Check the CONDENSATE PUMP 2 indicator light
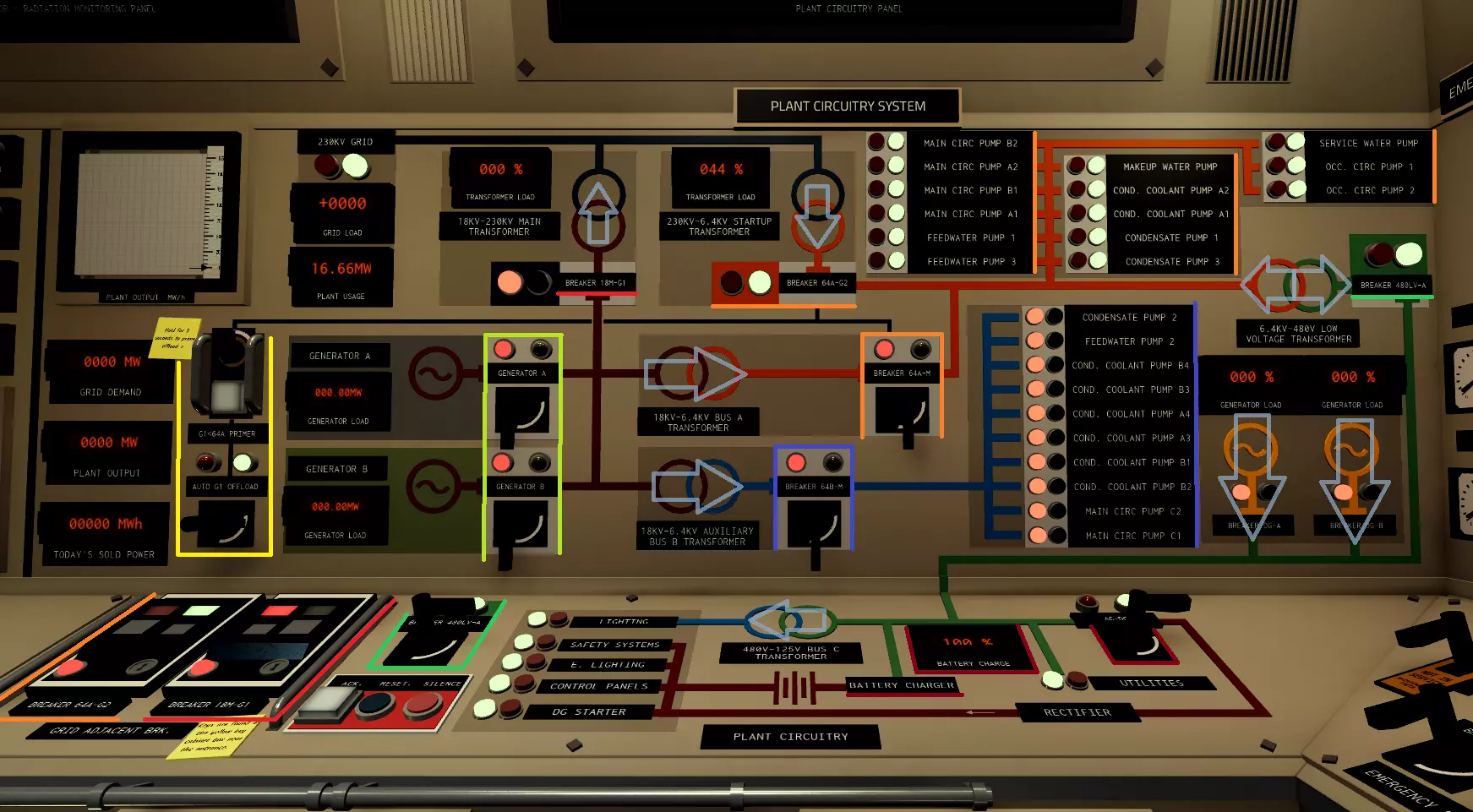The height and width of the screenshot is (812, 1473). click(1036, 317)
